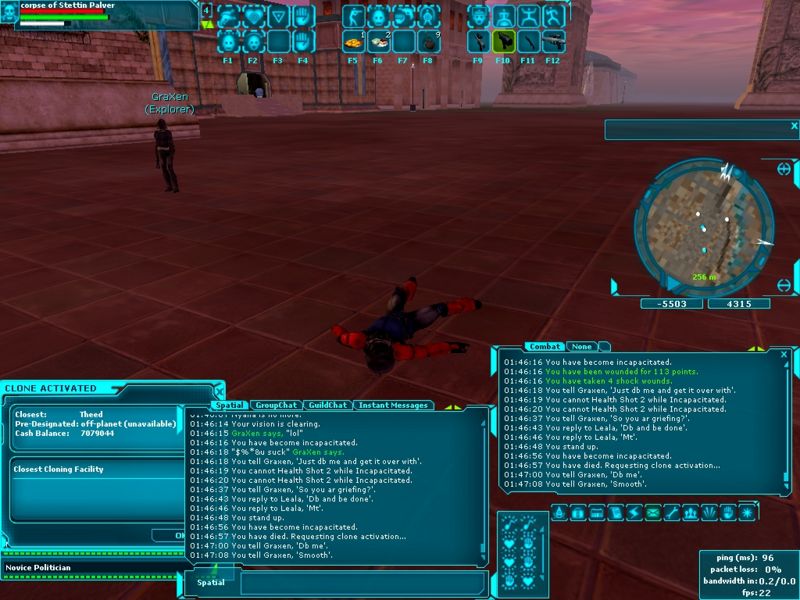Activate the heart ability in toolbar

tap(253, 17)
